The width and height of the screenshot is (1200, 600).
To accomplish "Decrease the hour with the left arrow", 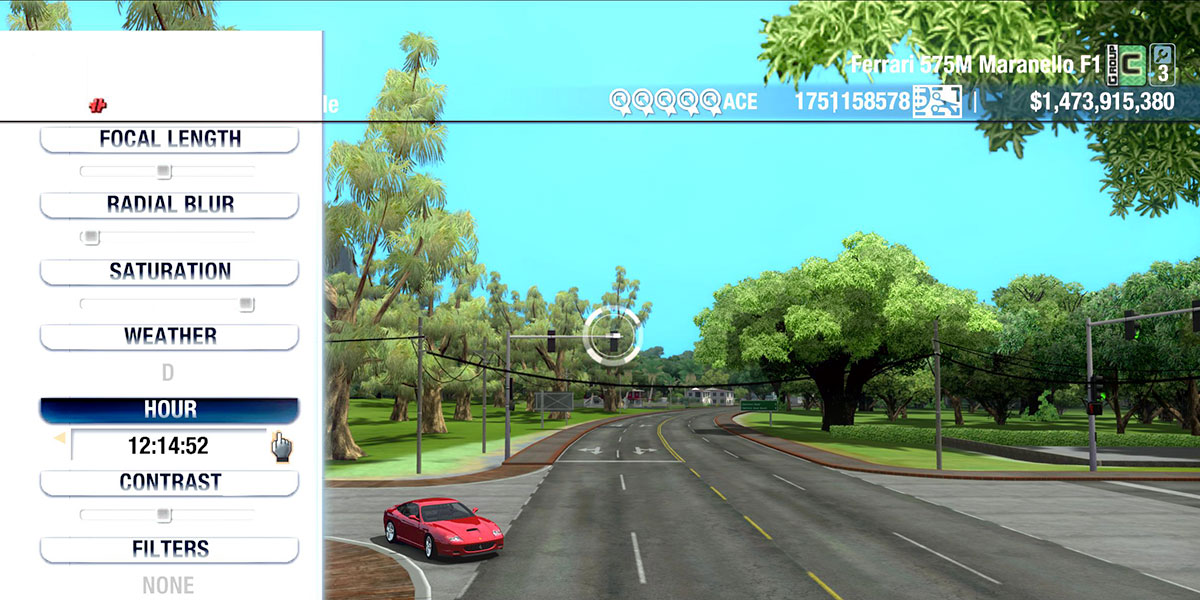I will pyautogui.click(x=59, y=438).
